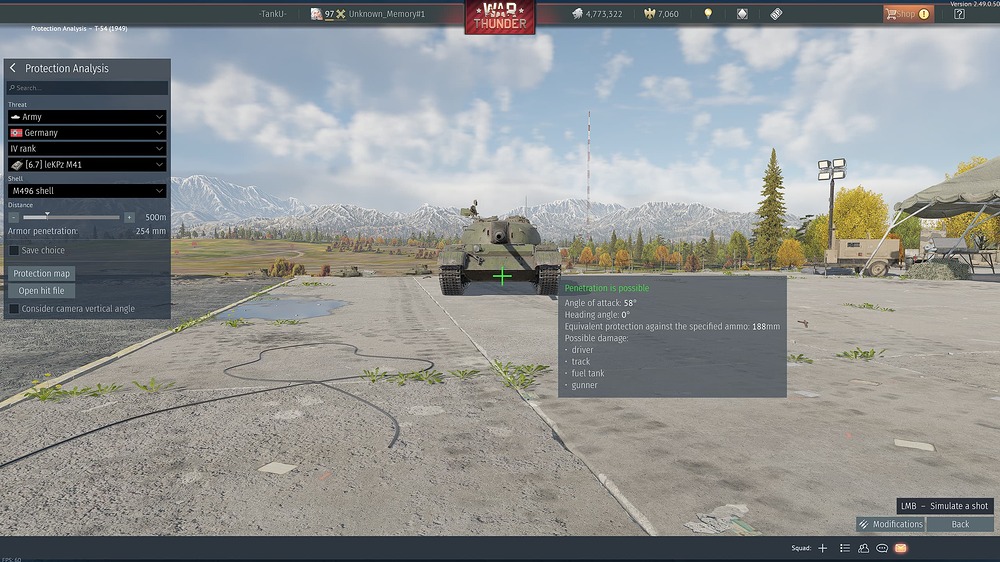Open the Army threat type dropdown
This screenshot has width=1000, height=562.
(x=87, y=117)
